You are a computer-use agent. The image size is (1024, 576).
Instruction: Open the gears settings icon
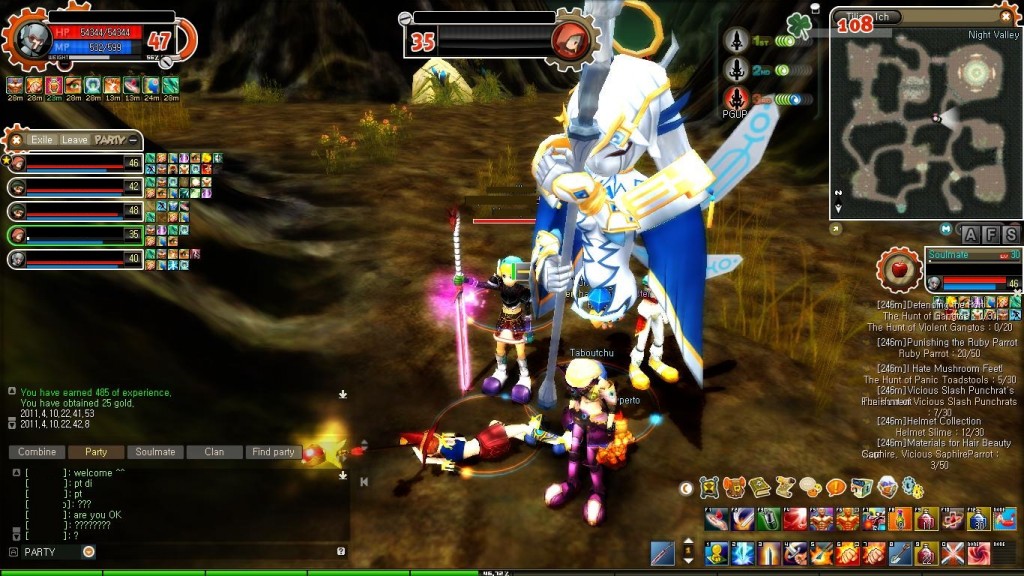click(913, 488)
